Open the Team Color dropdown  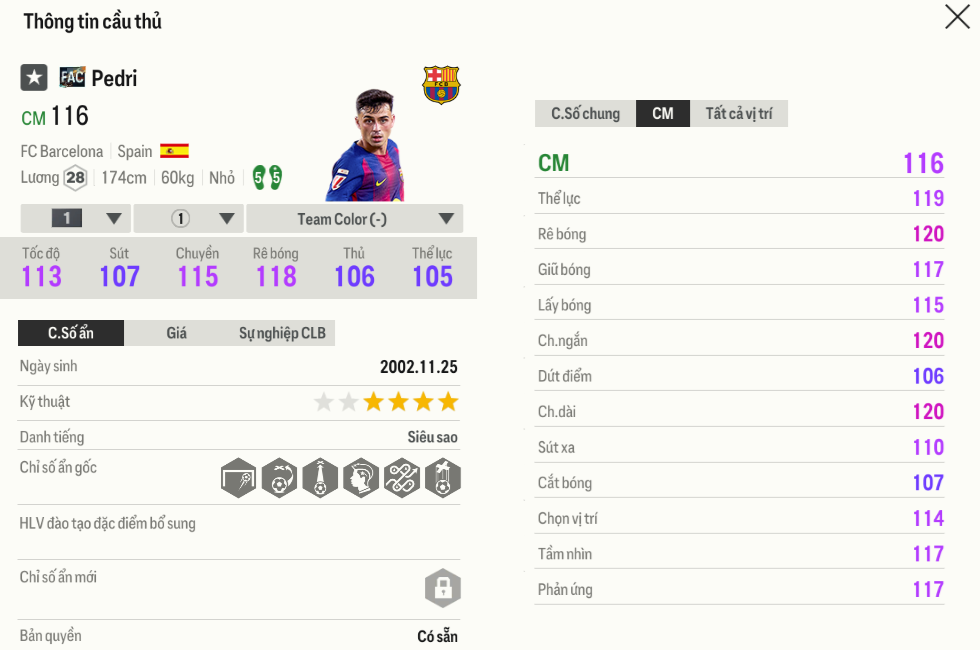coord(355,219)
